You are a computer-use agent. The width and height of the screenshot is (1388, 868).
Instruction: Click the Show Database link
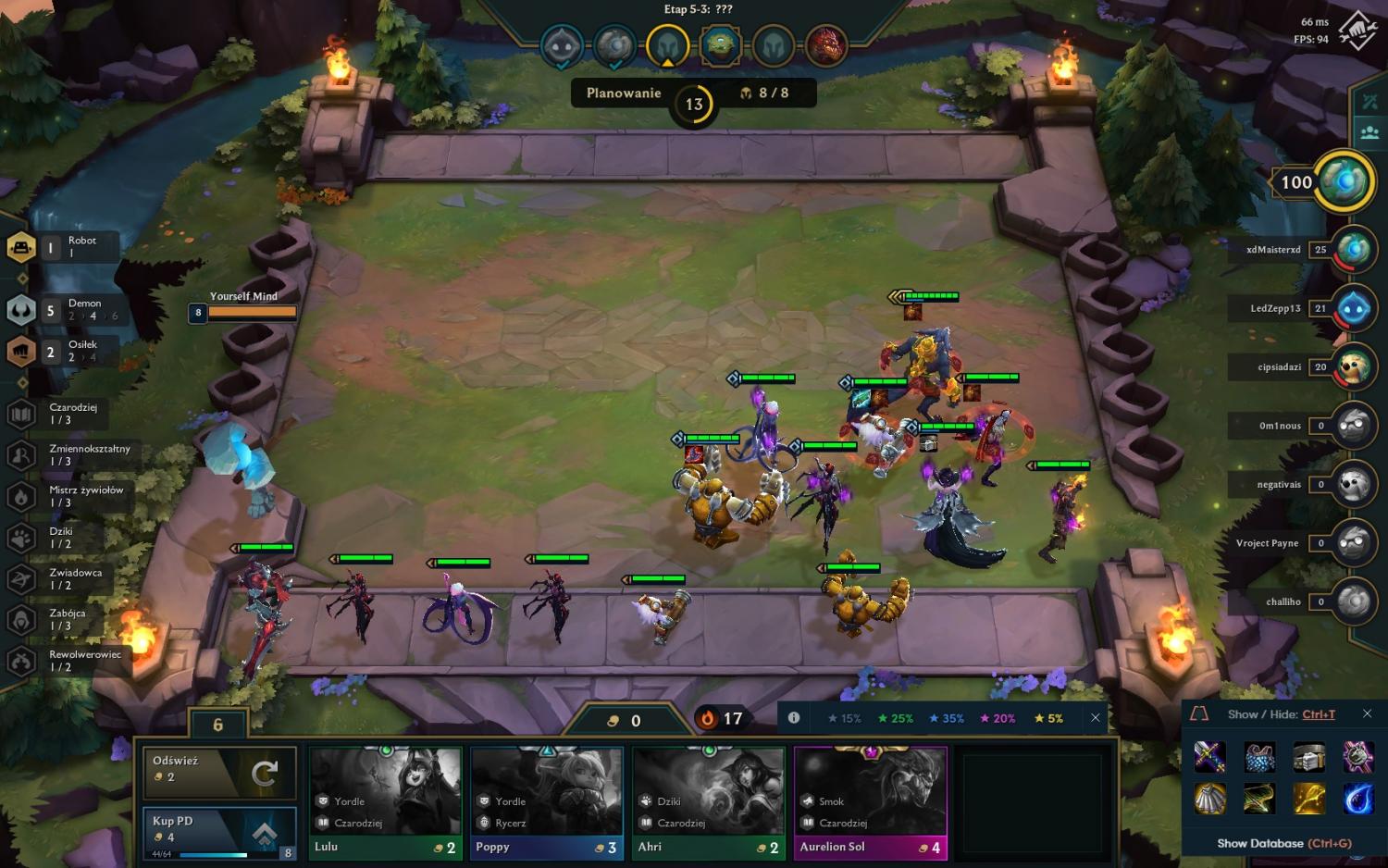click(x=1283, y=843)
